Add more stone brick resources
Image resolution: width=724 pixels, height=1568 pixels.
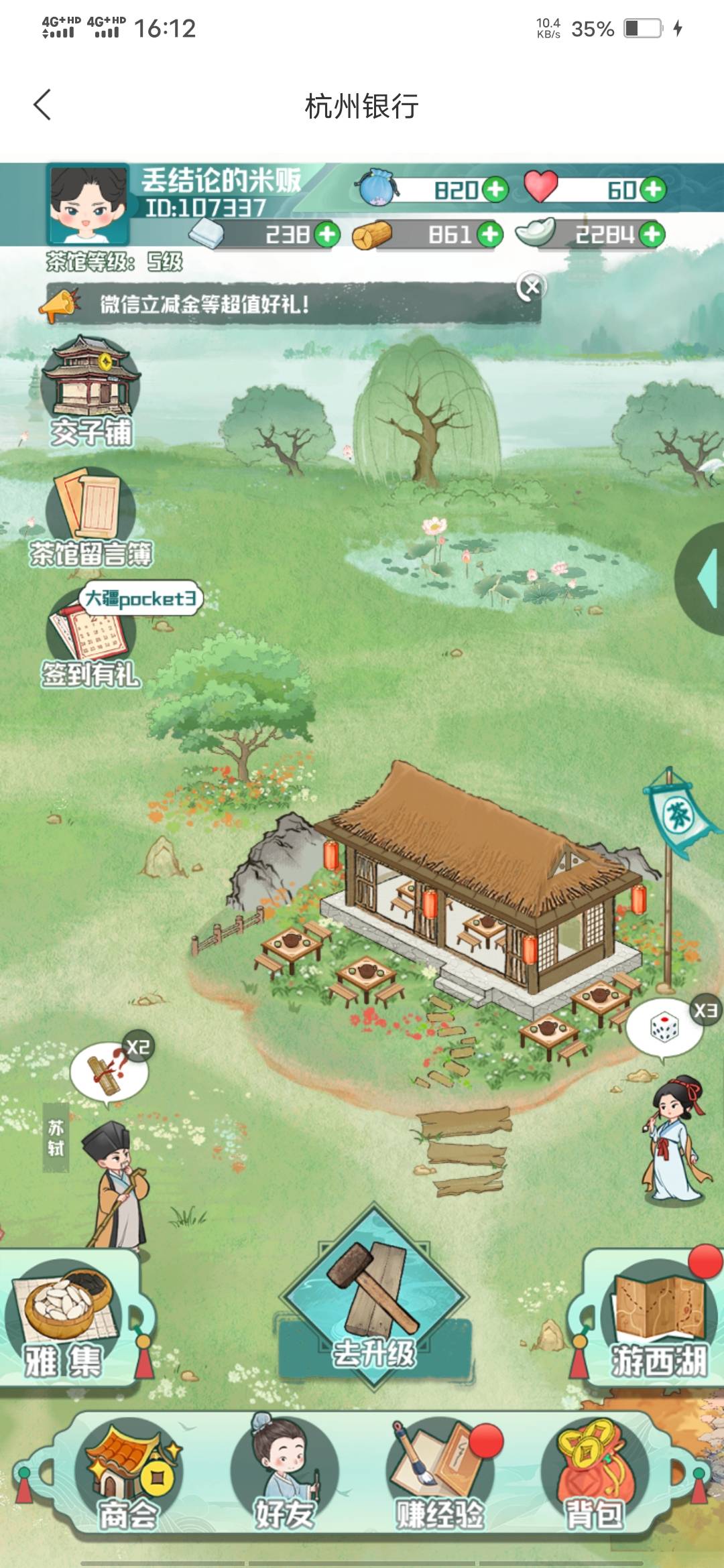(327, 235)
